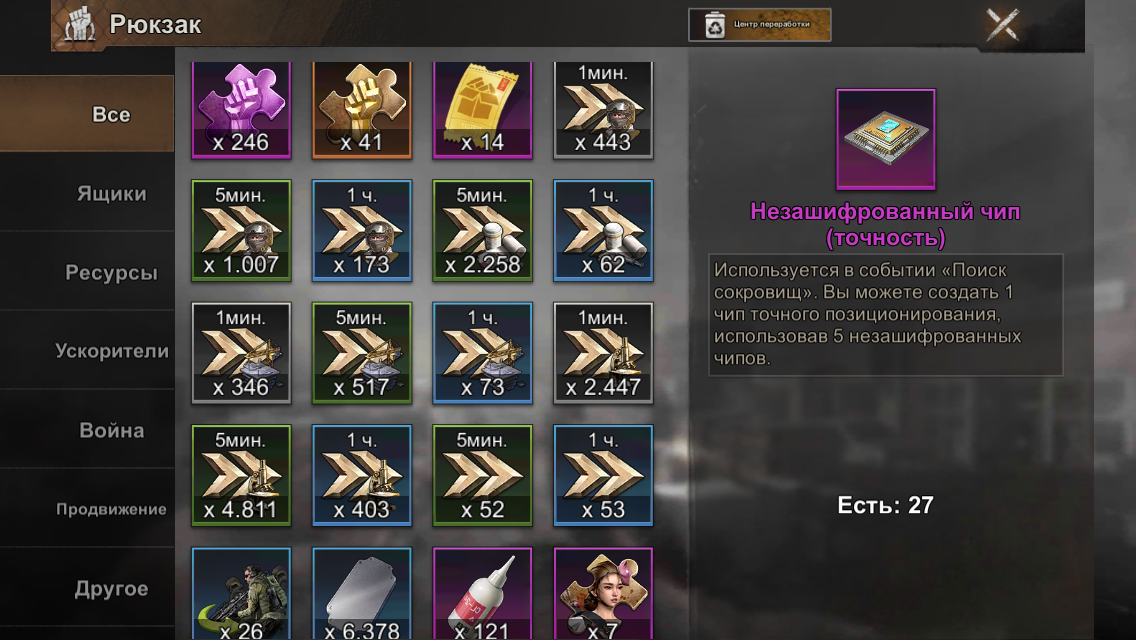Image resolution: width=1136 pixels, height=640 pixels.
Task: Open the Продвижение tab
Action: coord(111,509)
